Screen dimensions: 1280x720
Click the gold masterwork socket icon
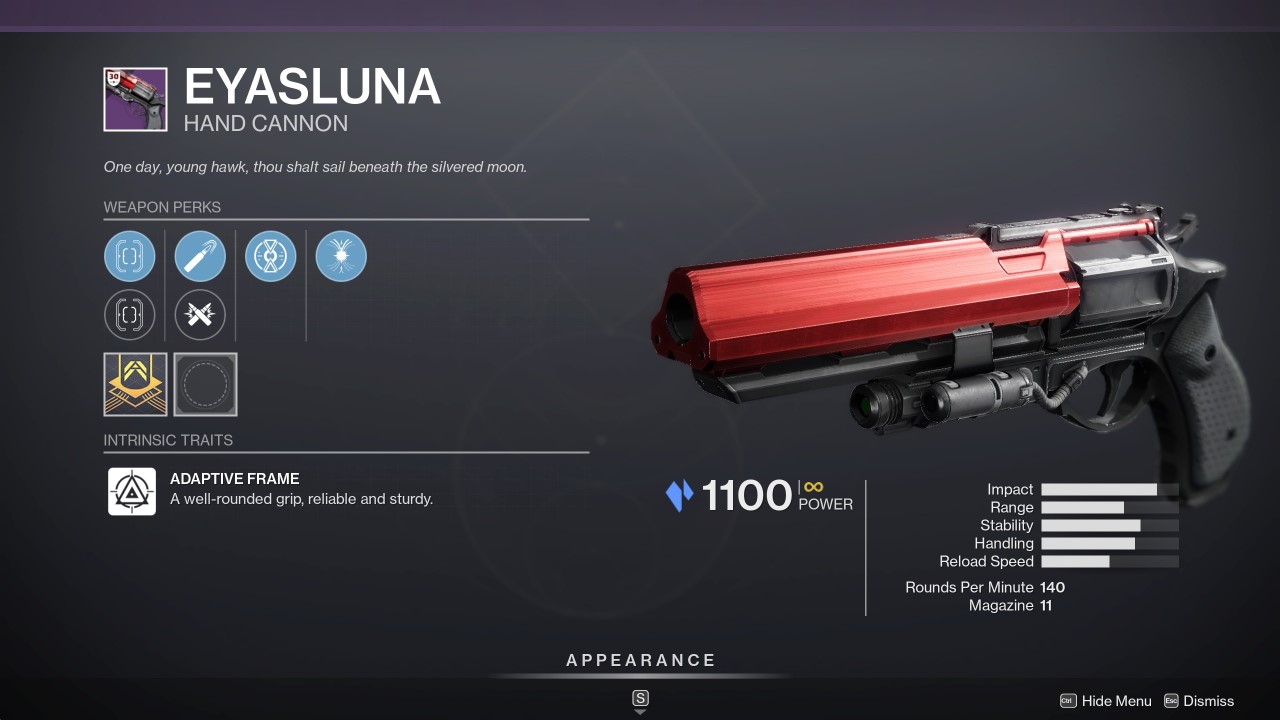pos(134,384)
